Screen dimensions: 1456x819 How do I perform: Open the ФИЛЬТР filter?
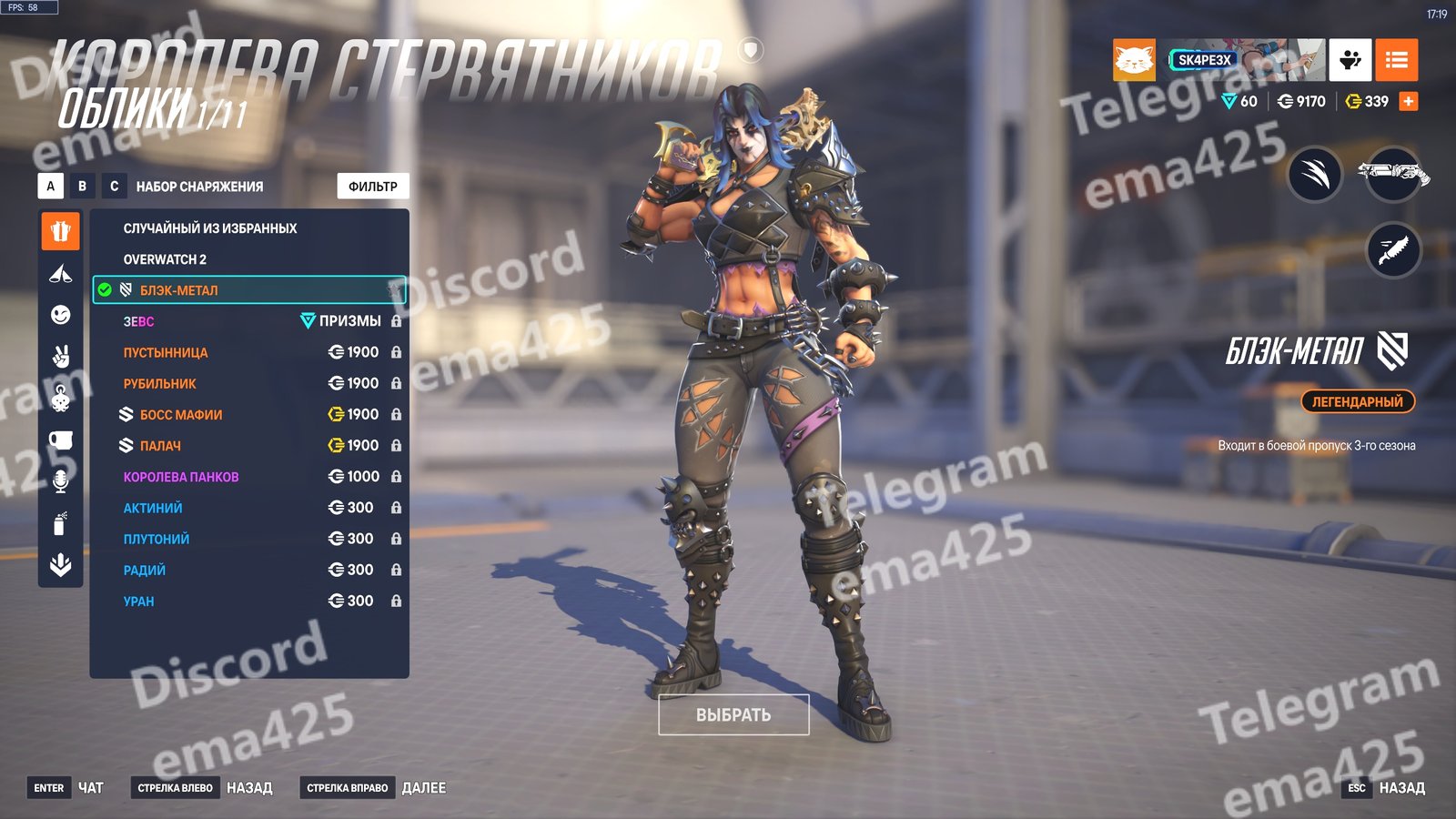tap(373, 186)
